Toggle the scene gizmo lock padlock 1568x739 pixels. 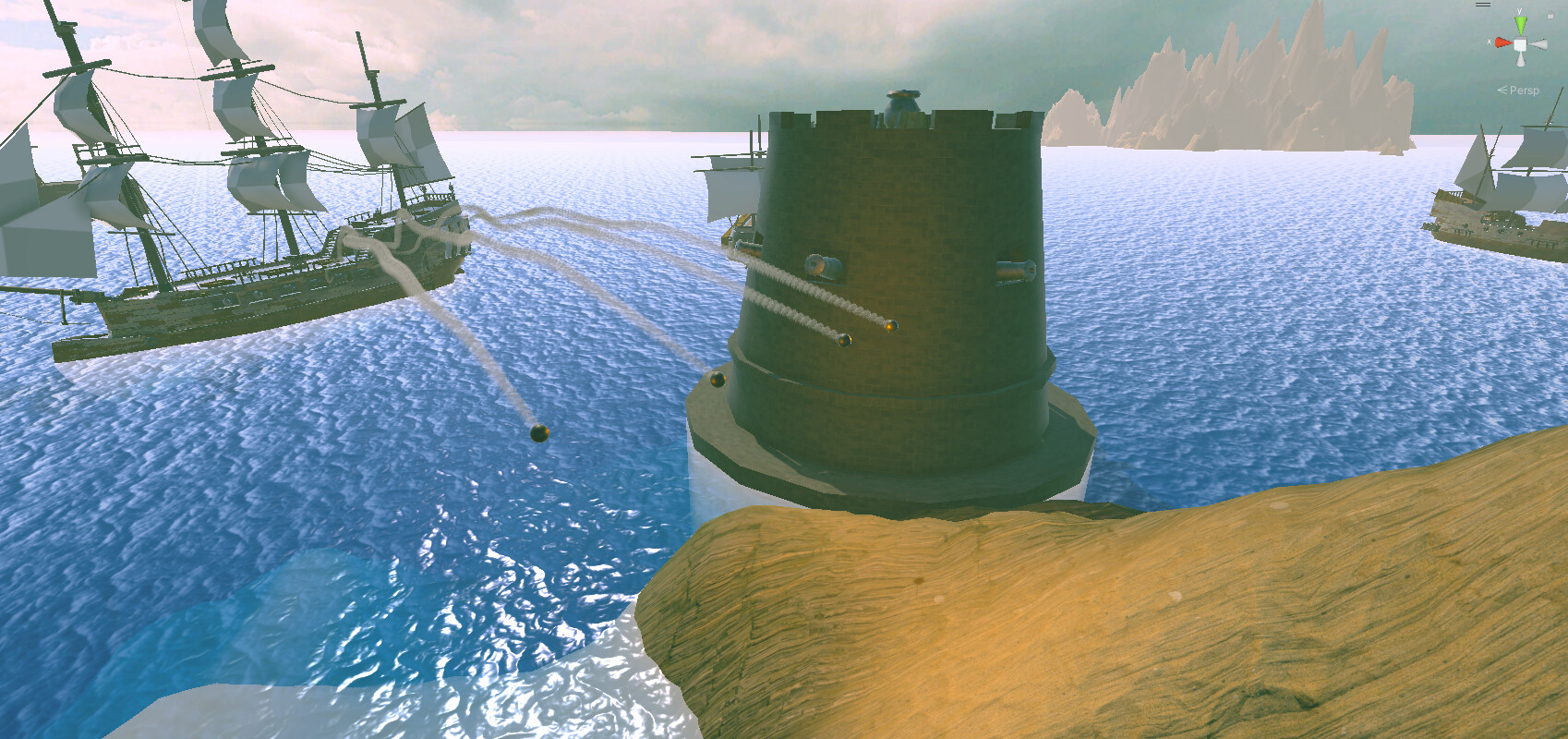1550,15
